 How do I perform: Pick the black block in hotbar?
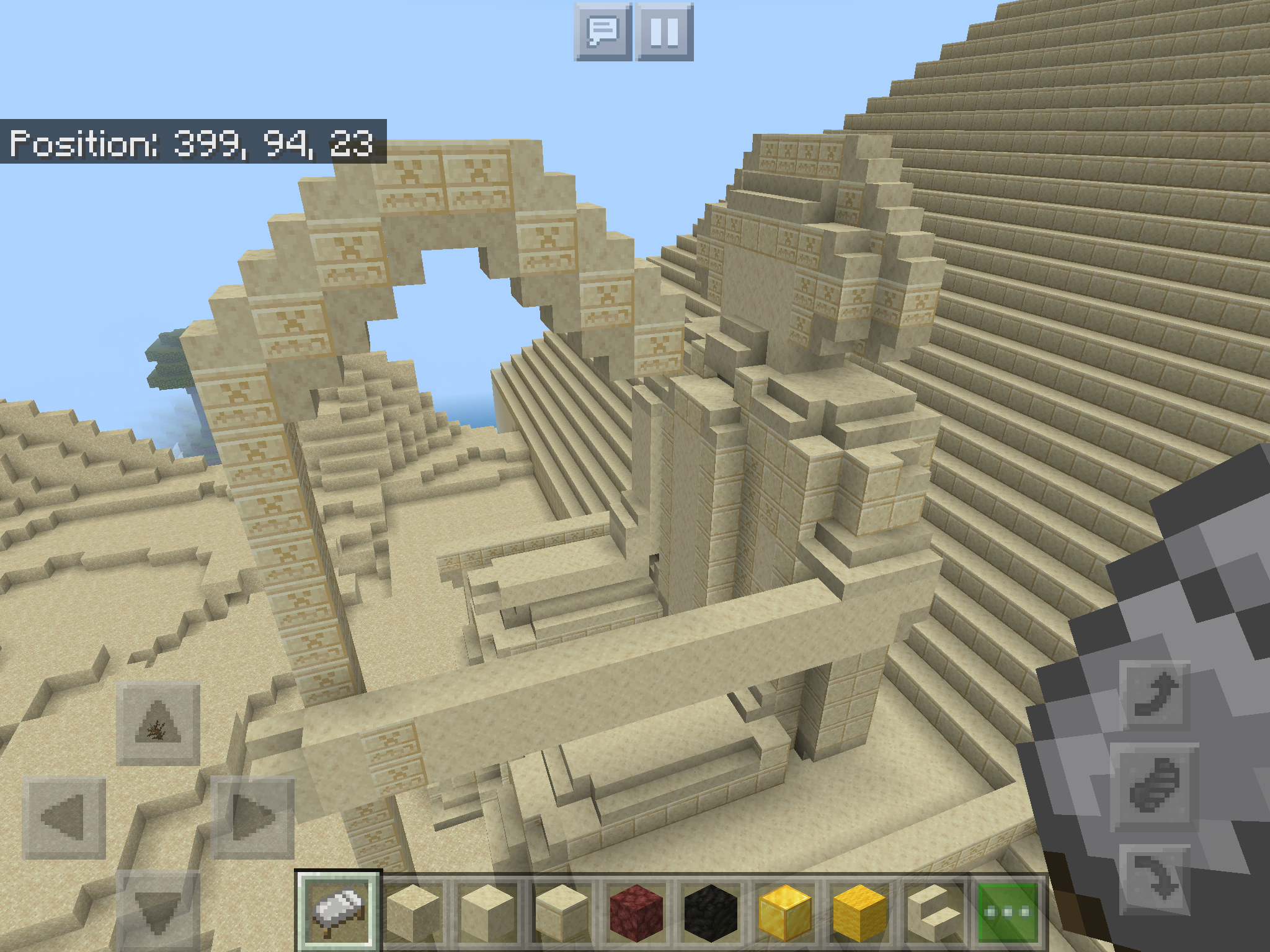tap(711, 912)
